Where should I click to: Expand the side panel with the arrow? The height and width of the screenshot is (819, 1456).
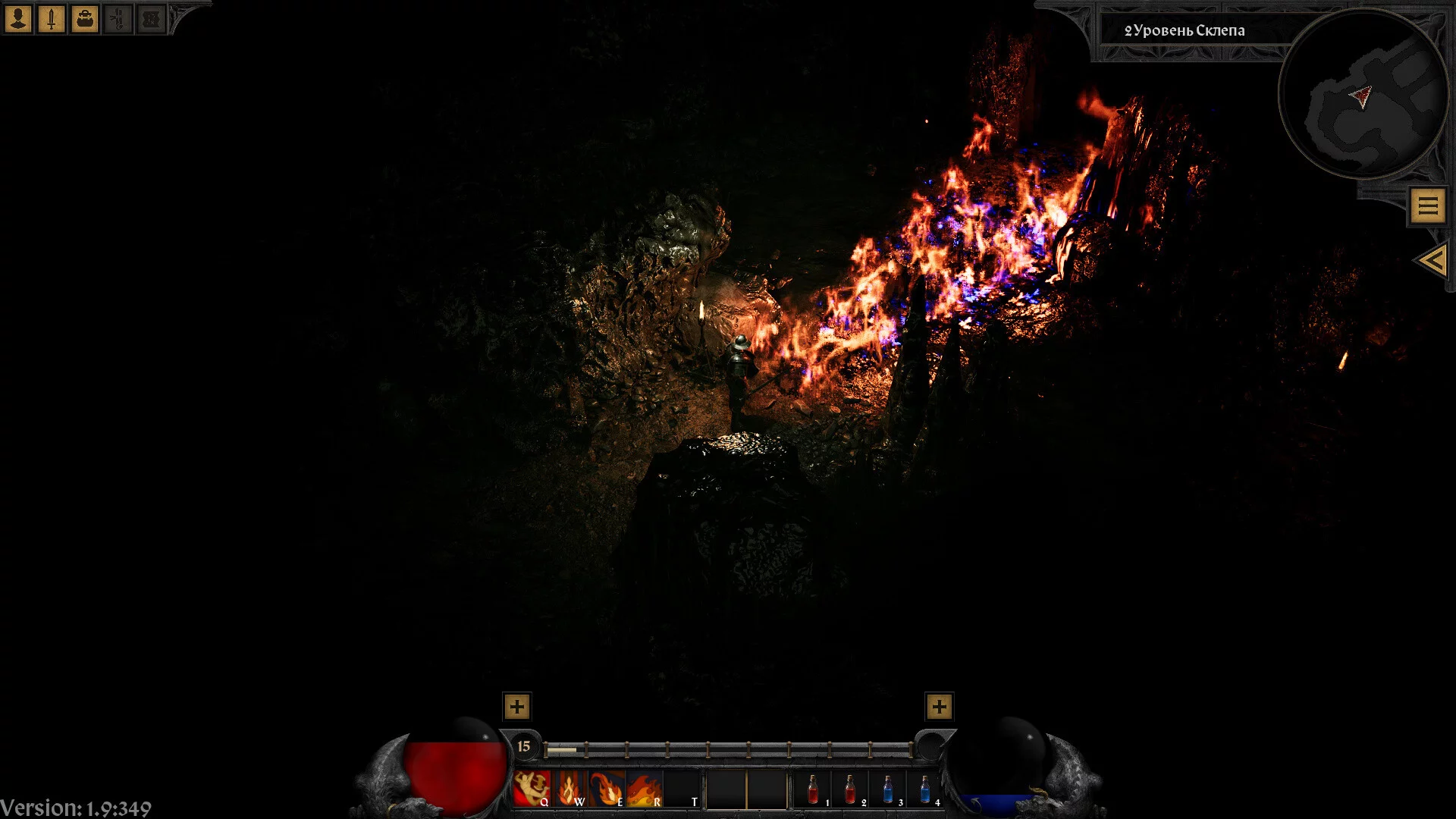click(1432, 261)
